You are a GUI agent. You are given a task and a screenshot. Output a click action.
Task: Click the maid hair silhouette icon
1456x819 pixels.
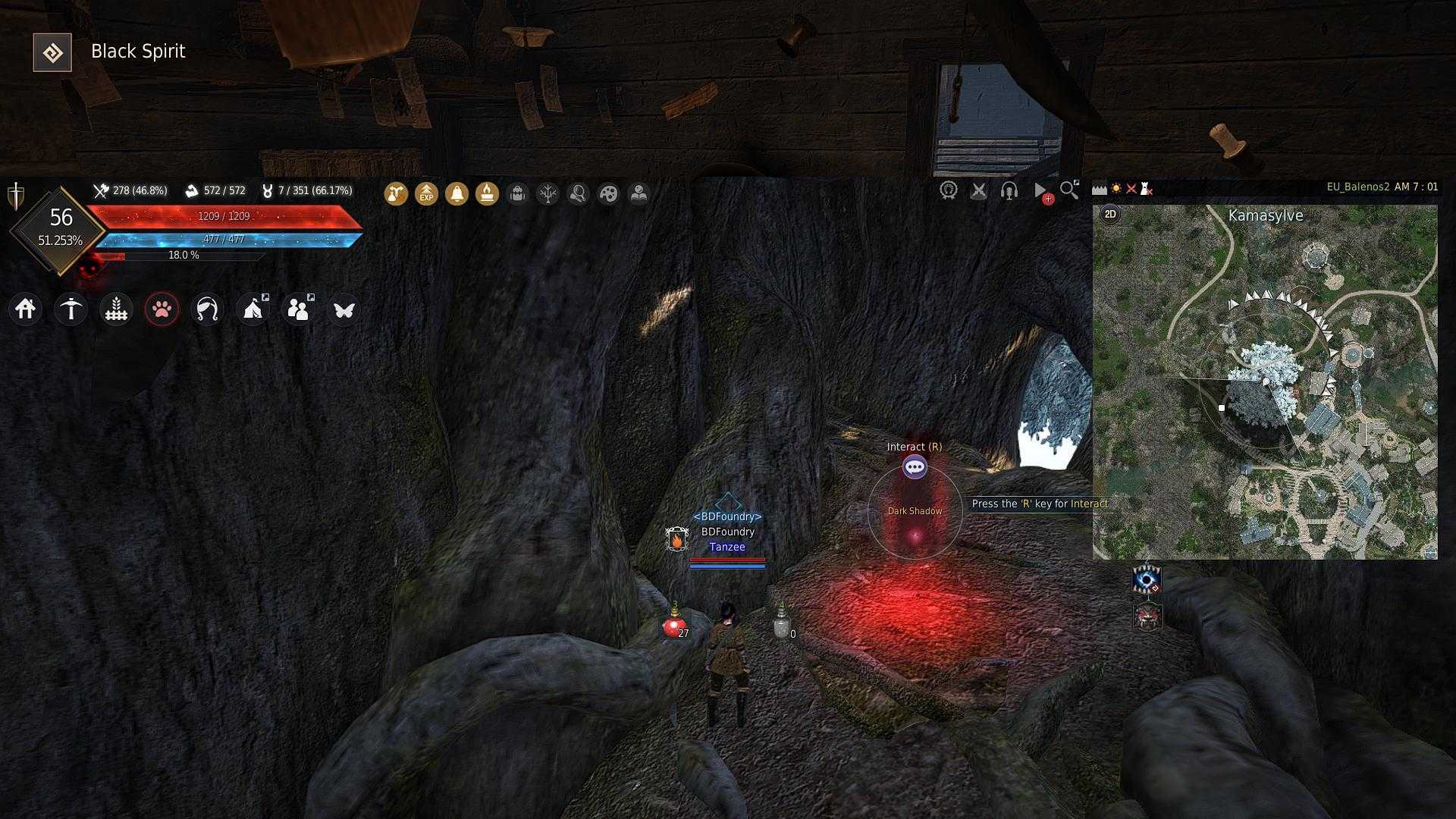207,309
